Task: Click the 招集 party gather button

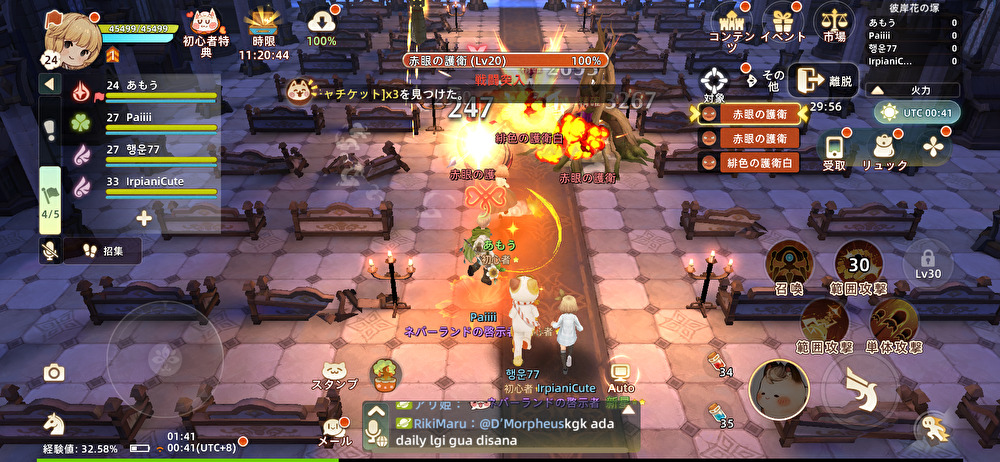Action: (101, 251)
